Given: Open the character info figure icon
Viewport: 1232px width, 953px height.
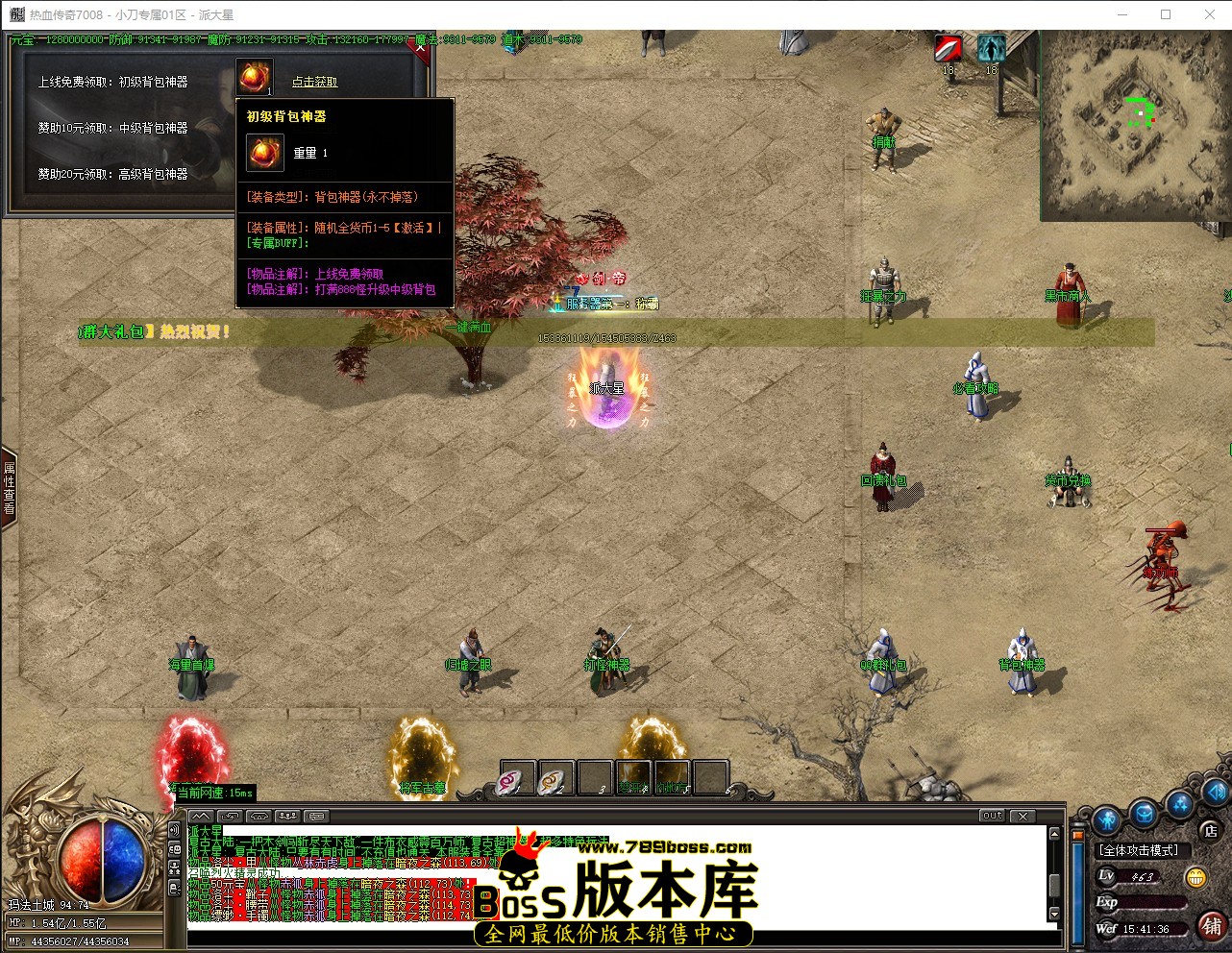Looking at the screenshot, I should tap(1106, 820).
